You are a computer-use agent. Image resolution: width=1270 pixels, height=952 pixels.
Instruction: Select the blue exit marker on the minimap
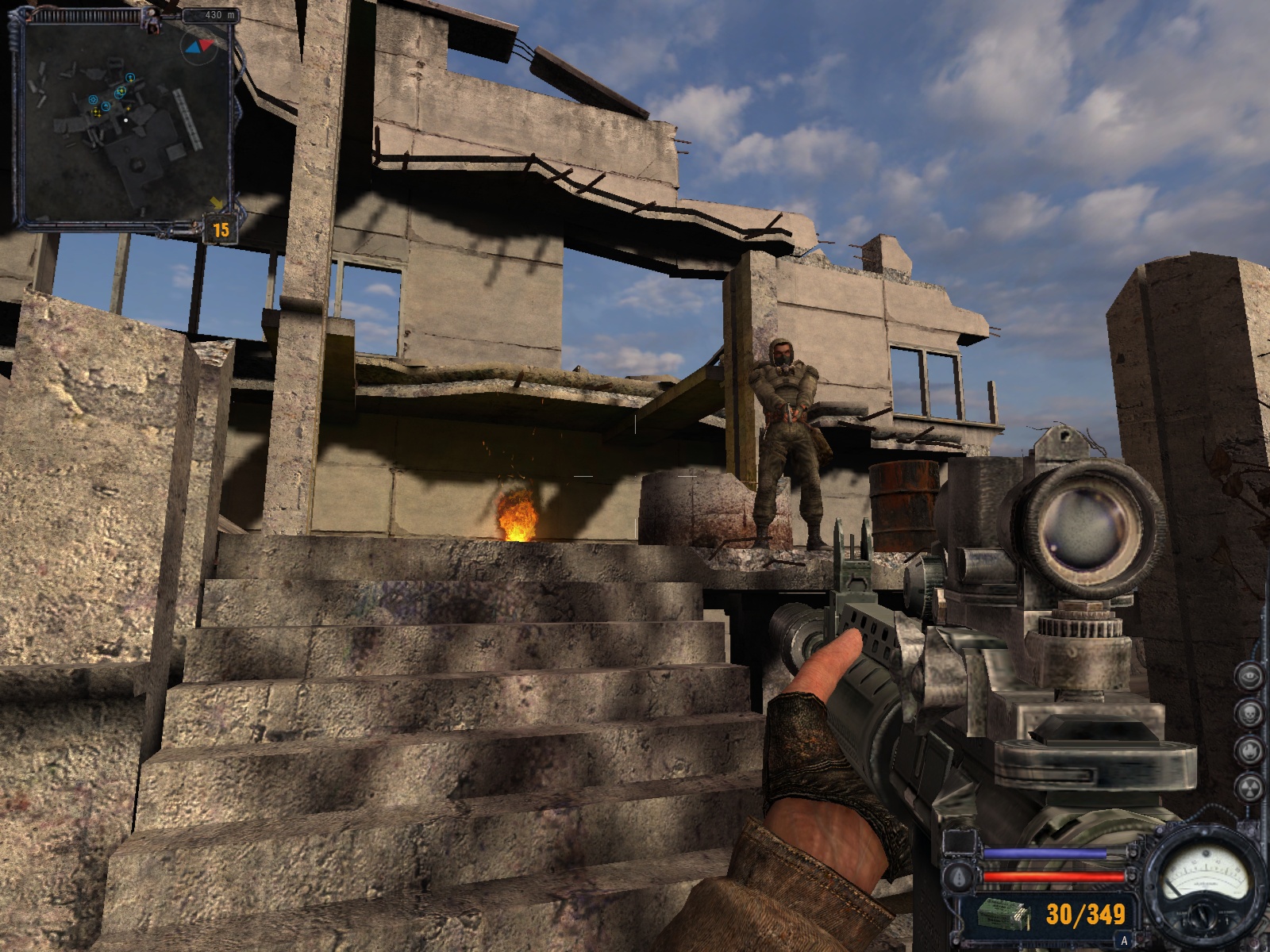(130, 78)
